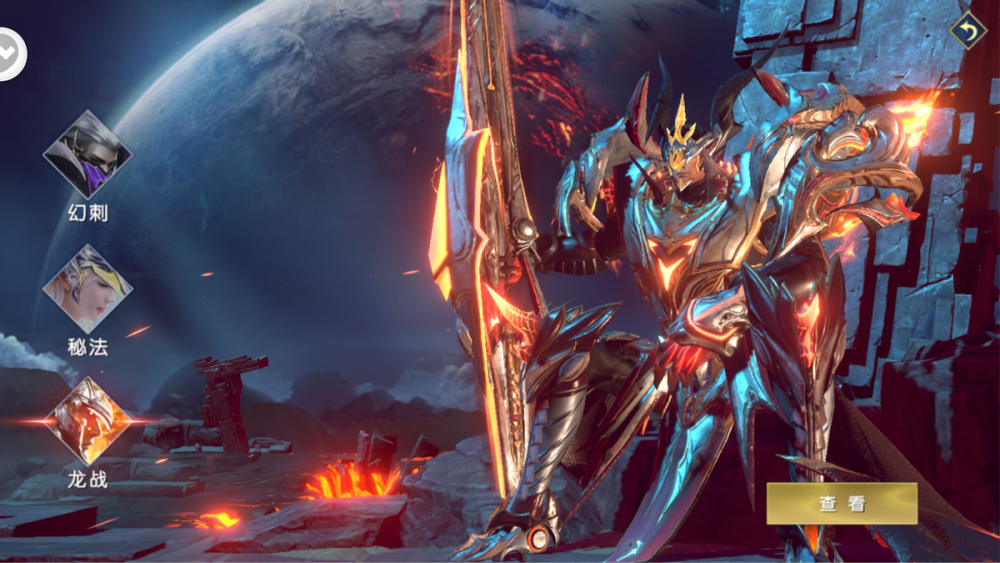Go back using the return arrow
1000x563 pixels.
(x=967, y=31)
